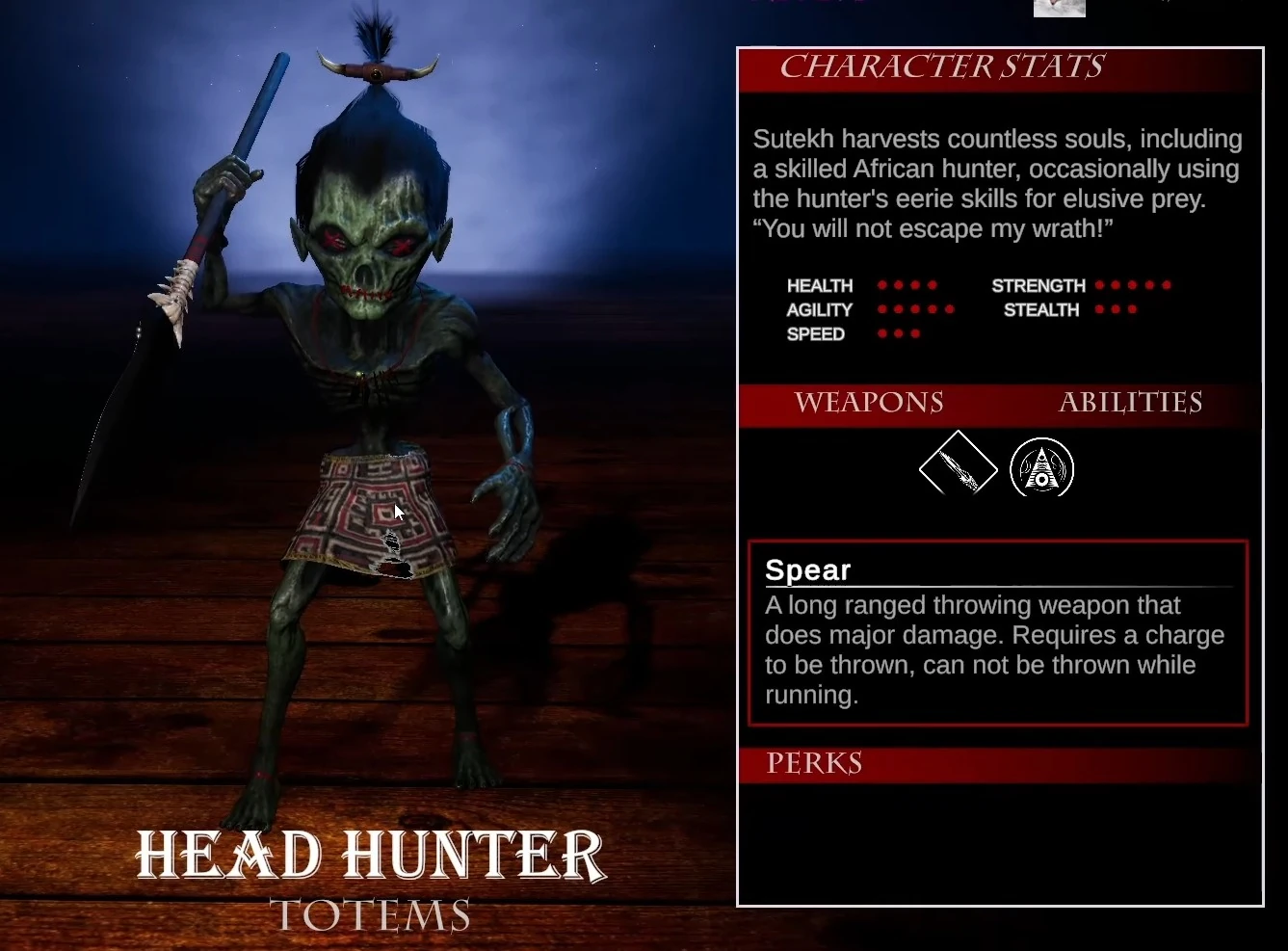Screen dimensions: 1288x951
Task: Click the SPEED stat dots
Action: [898, 332]
